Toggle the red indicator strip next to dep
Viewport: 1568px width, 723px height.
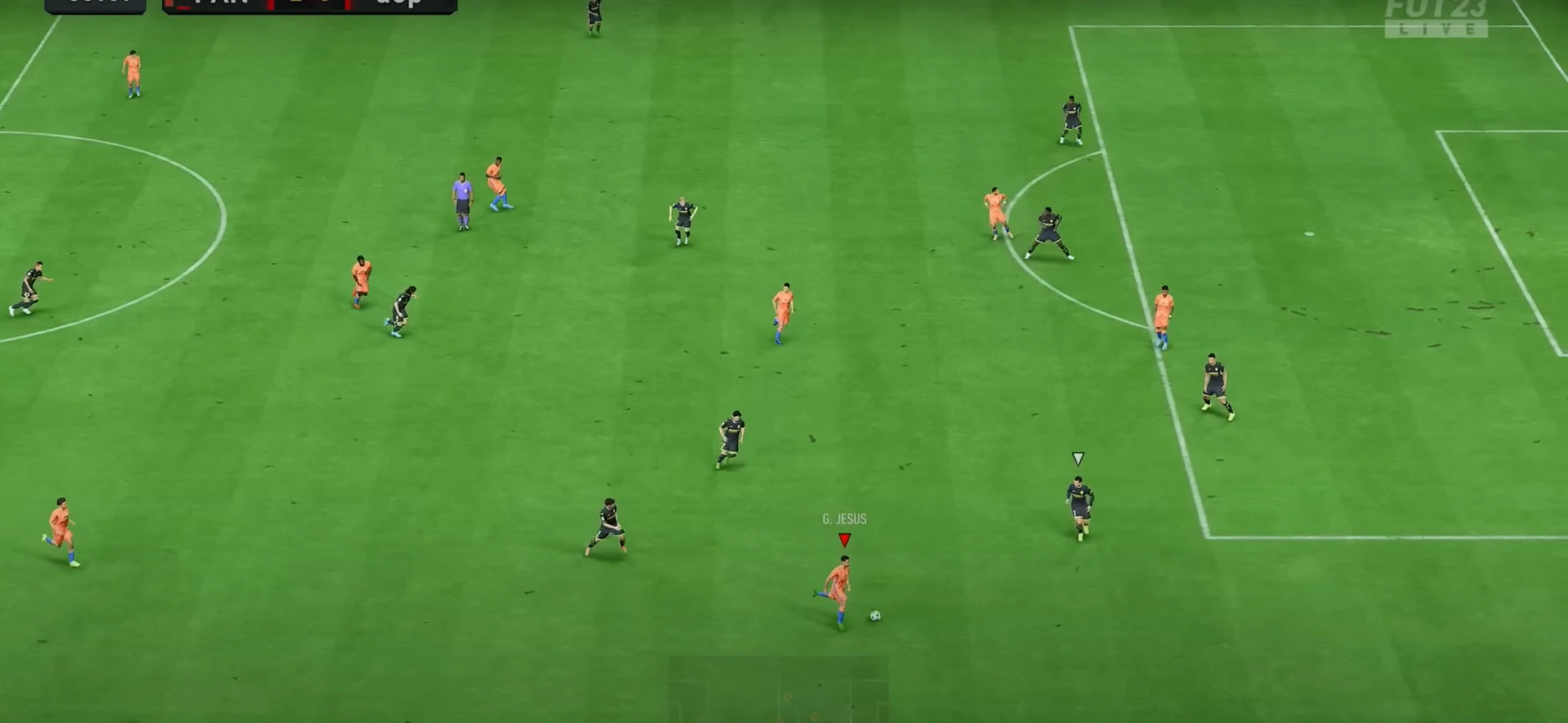pyautogui.click(x=348, y=7)
